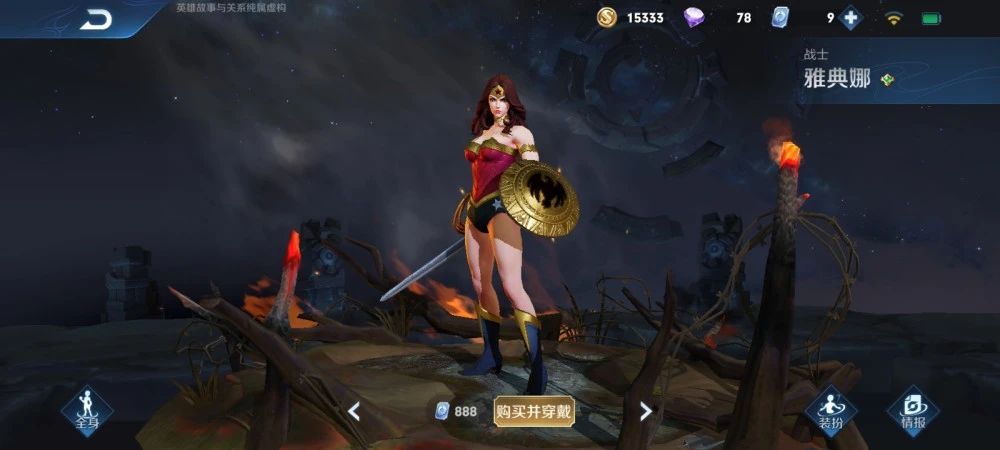Click the 购买并穿戴 purchase button

534,411
